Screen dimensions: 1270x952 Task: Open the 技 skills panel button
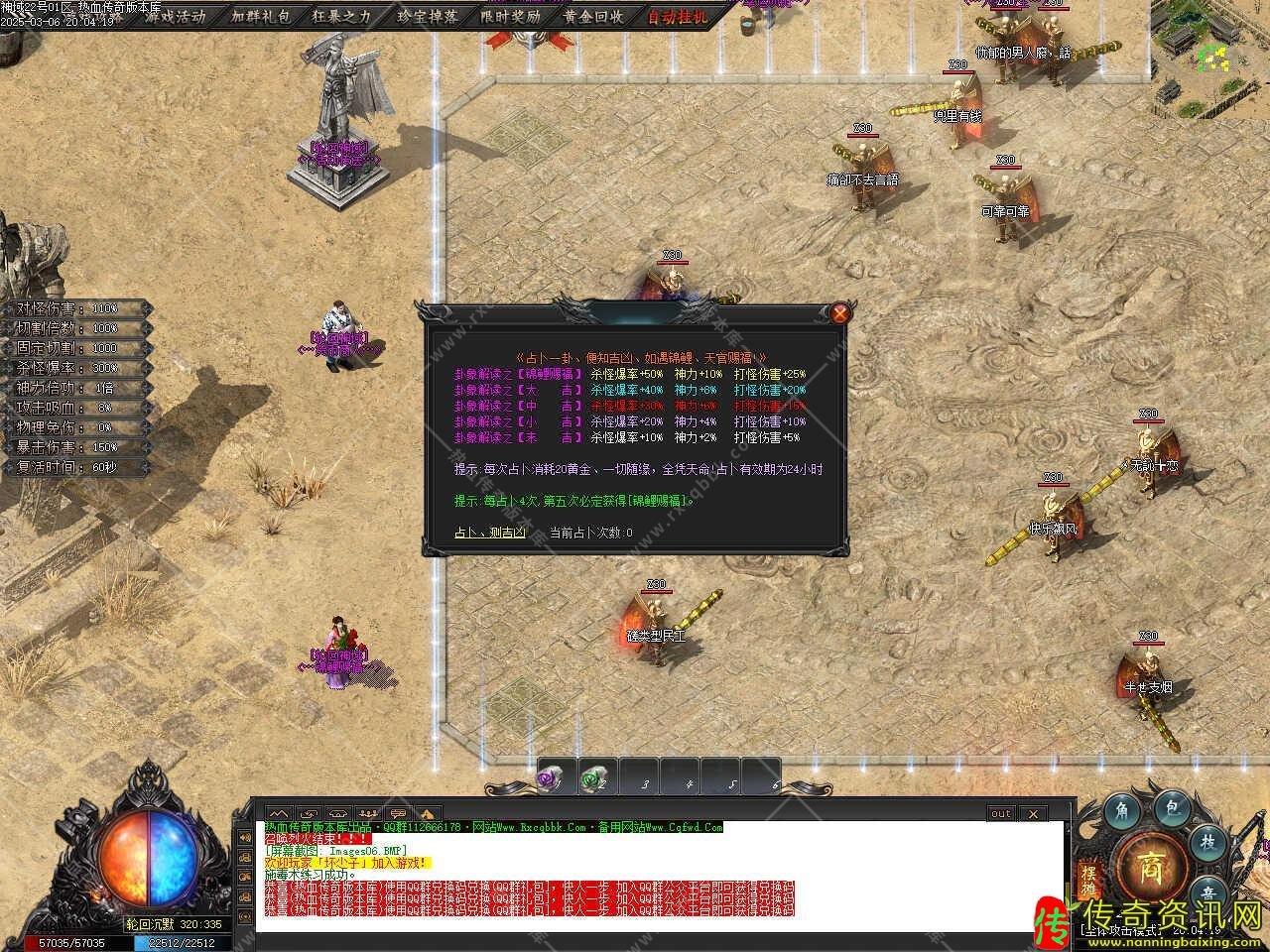coord(1208,841)
